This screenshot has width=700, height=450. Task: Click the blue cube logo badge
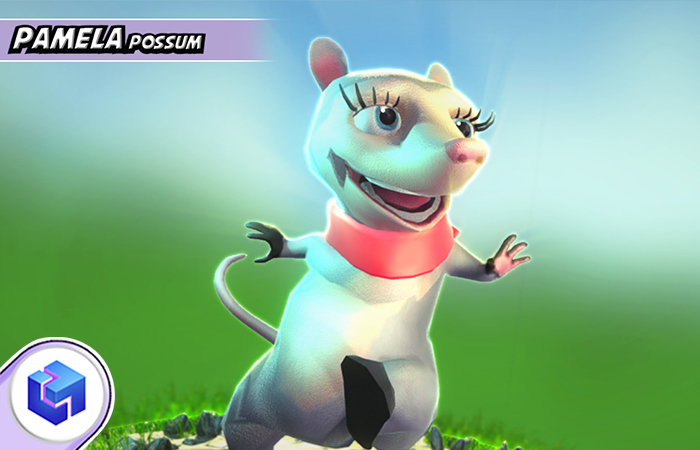point(56,390)
